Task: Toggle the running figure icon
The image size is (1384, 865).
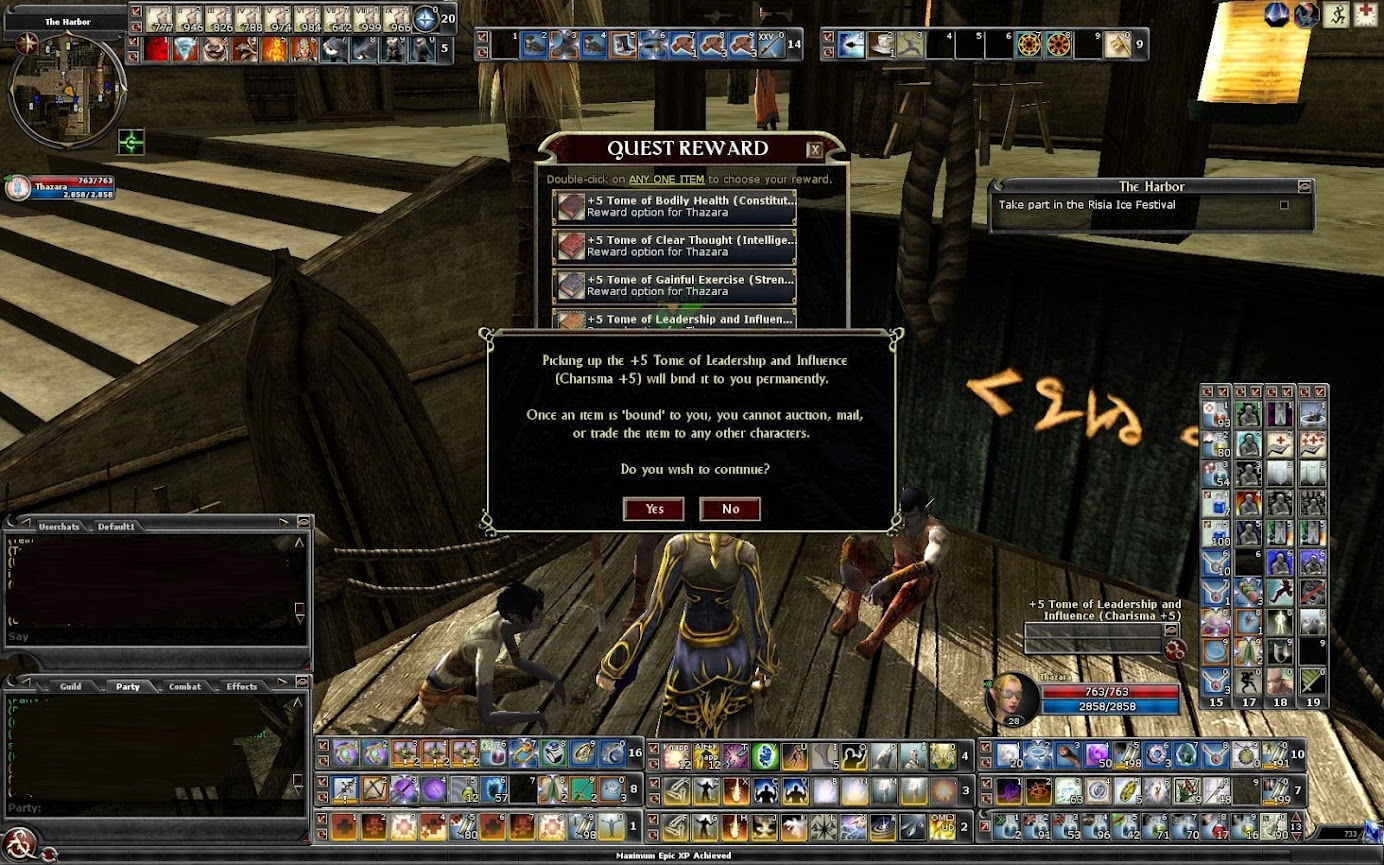Action: [x=1337, y=14]
